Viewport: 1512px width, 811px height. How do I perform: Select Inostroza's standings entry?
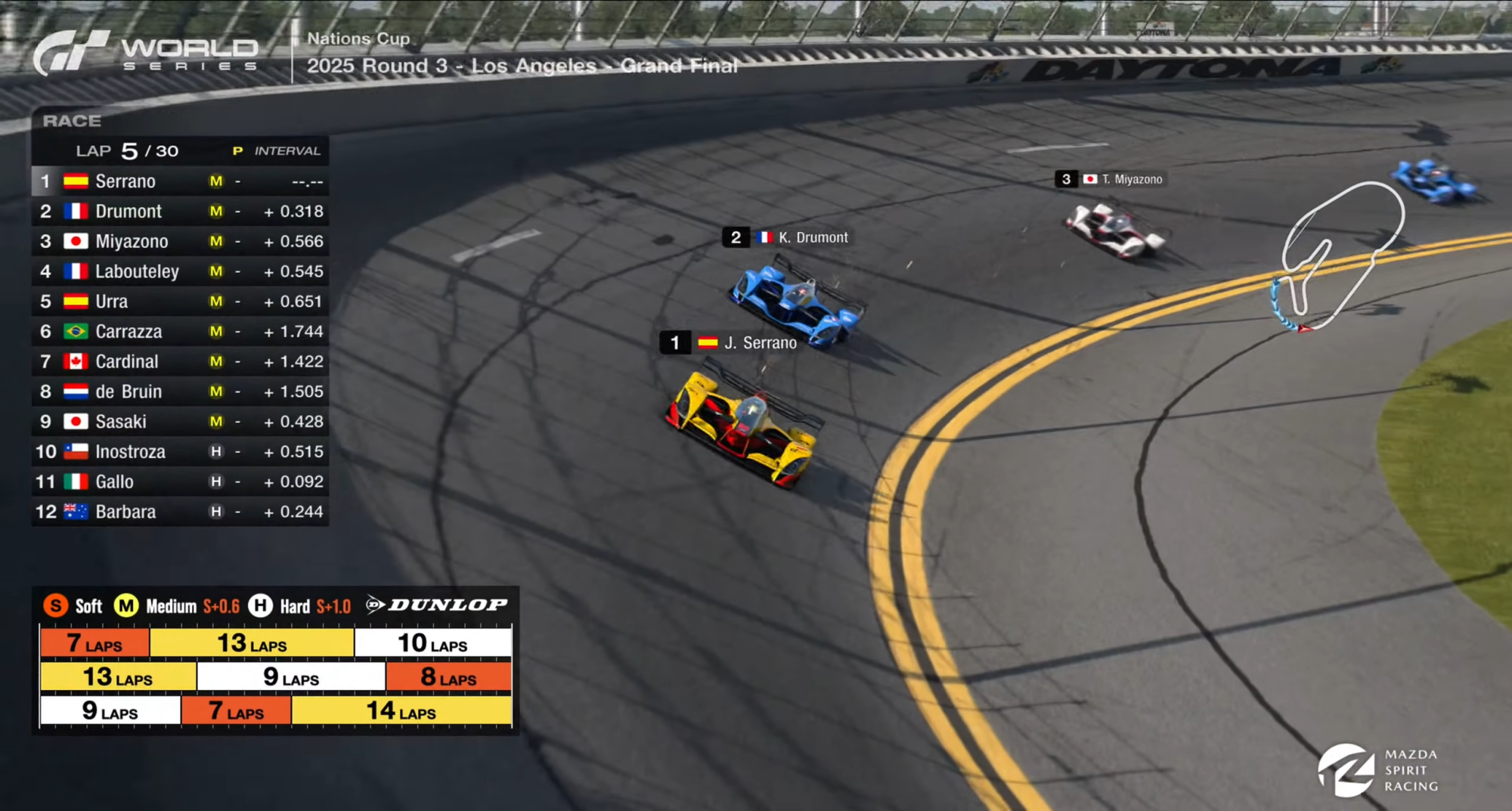(x=180, y=451)
